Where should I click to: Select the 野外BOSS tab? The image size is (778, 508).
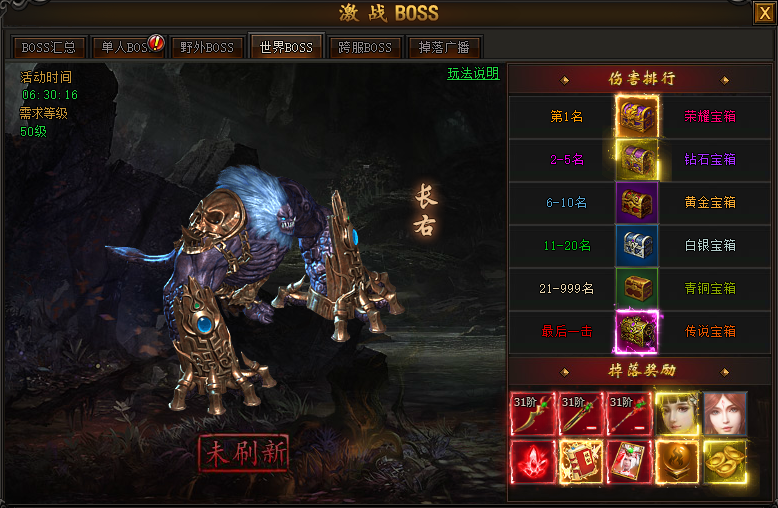207,47
